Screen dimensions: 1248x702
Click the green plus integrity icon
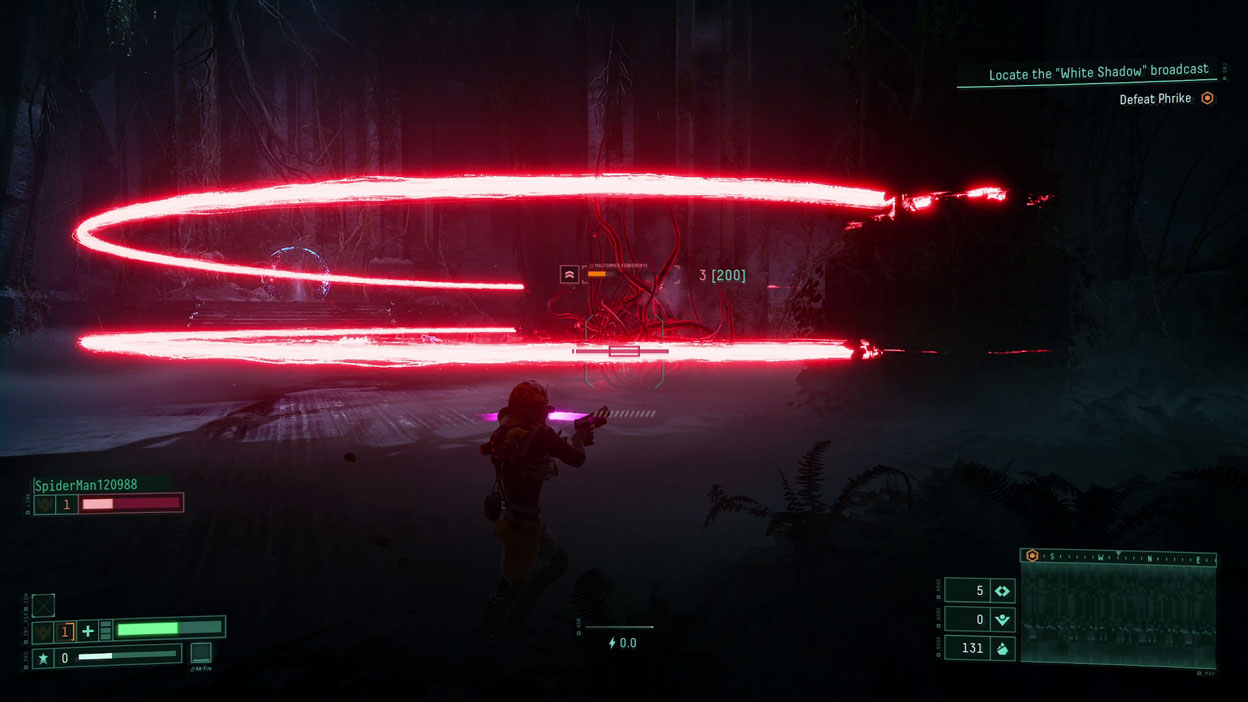88,631
